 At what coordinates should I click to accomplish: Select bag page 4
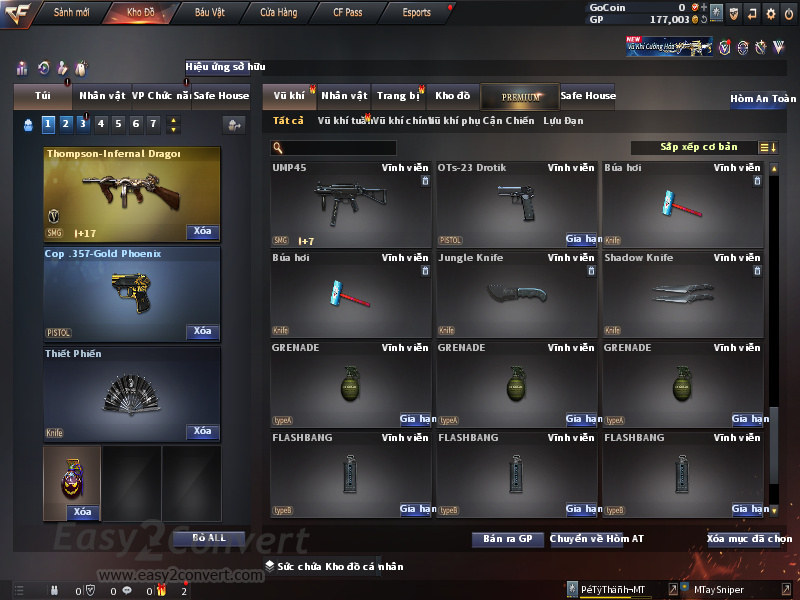click(x=100, y=124)
